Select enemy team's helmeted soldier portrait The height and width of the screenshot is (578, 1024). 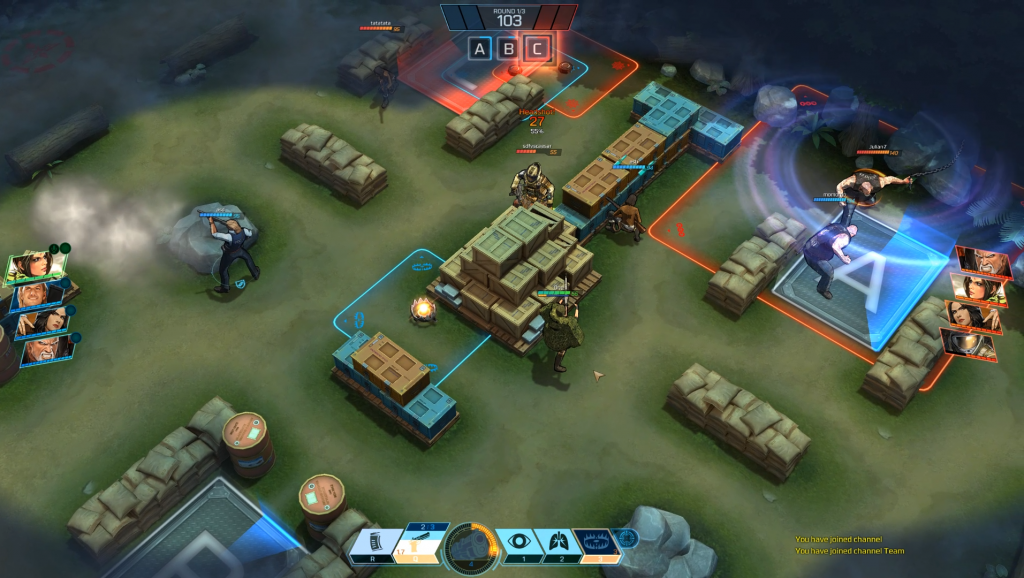969,345
